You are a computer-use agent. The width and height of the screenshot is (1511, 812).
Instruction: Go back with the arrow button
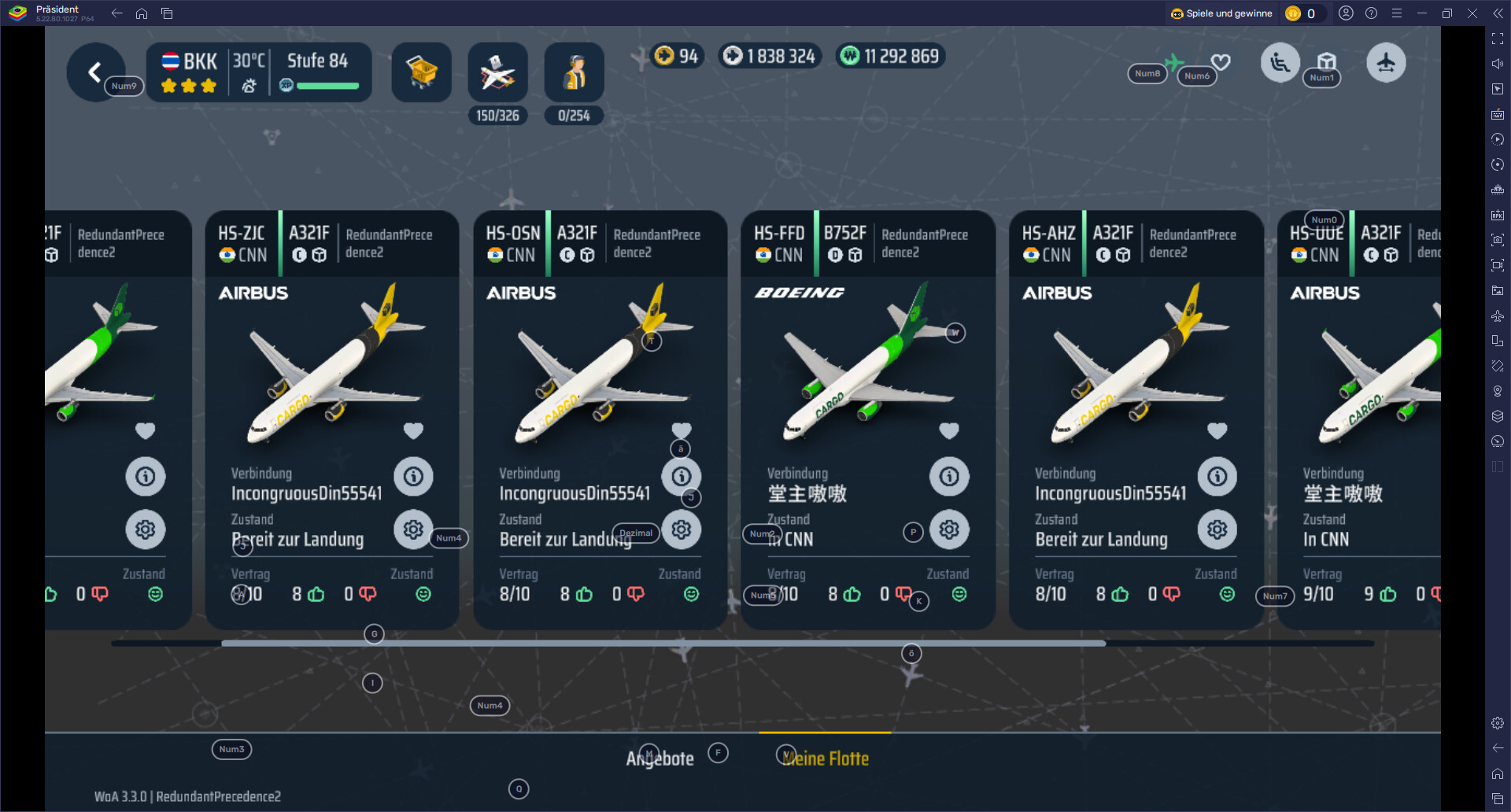94,72
